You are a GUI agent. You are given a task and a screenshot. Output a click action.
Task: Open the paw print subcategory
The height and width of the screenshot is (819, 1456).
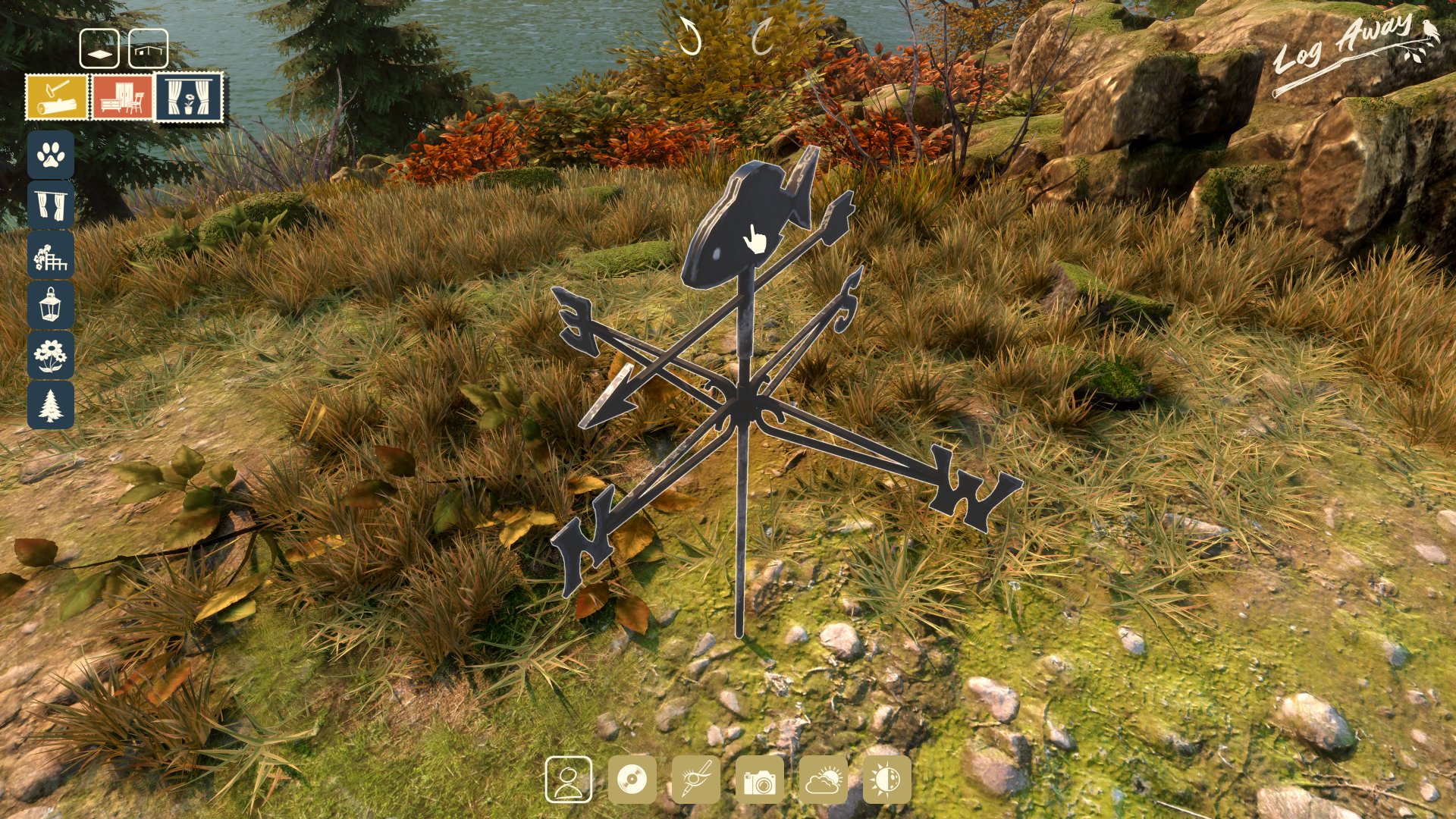pyautogui.click(x=51, y=155)
